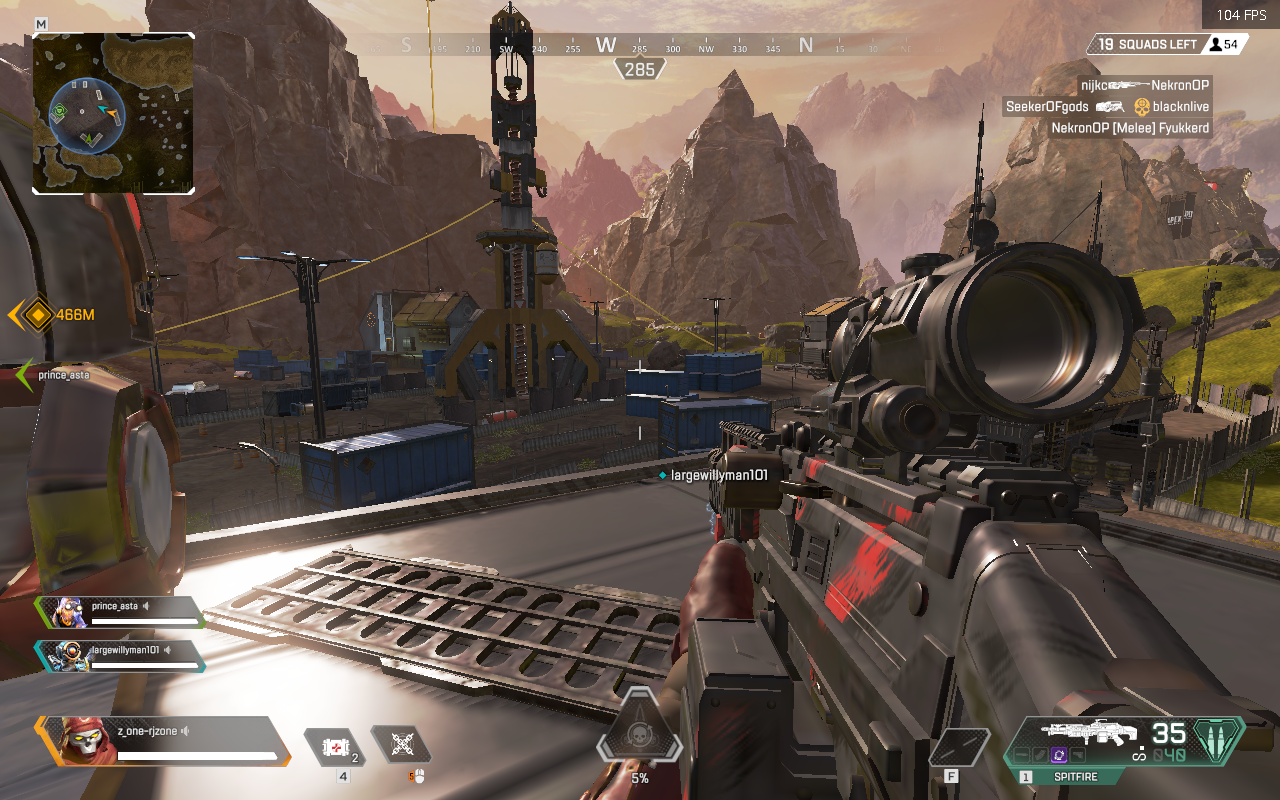The height and width of the screenshot is (800, 1280).
Task: Click your own z_one-rjzone player panel
Action: [165, 740]
